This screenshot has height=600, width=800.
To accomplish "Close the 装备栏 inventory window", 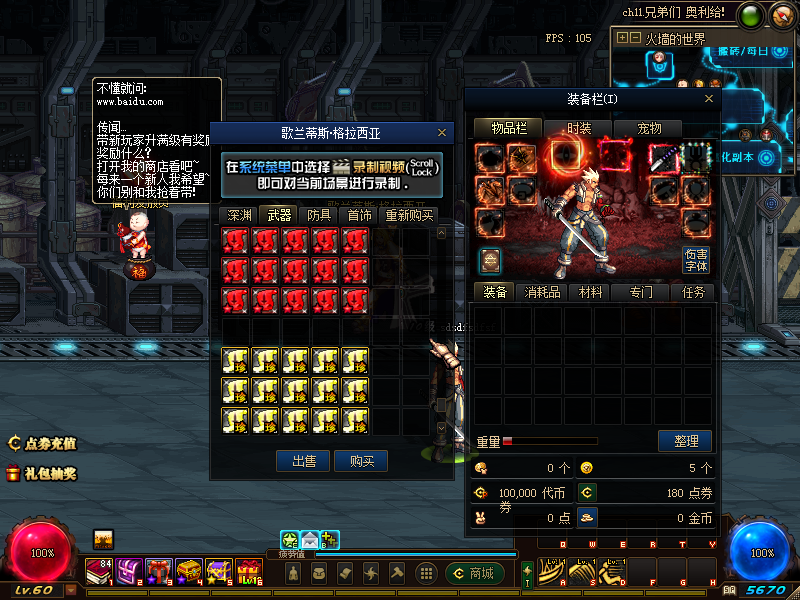I will 709,98.
